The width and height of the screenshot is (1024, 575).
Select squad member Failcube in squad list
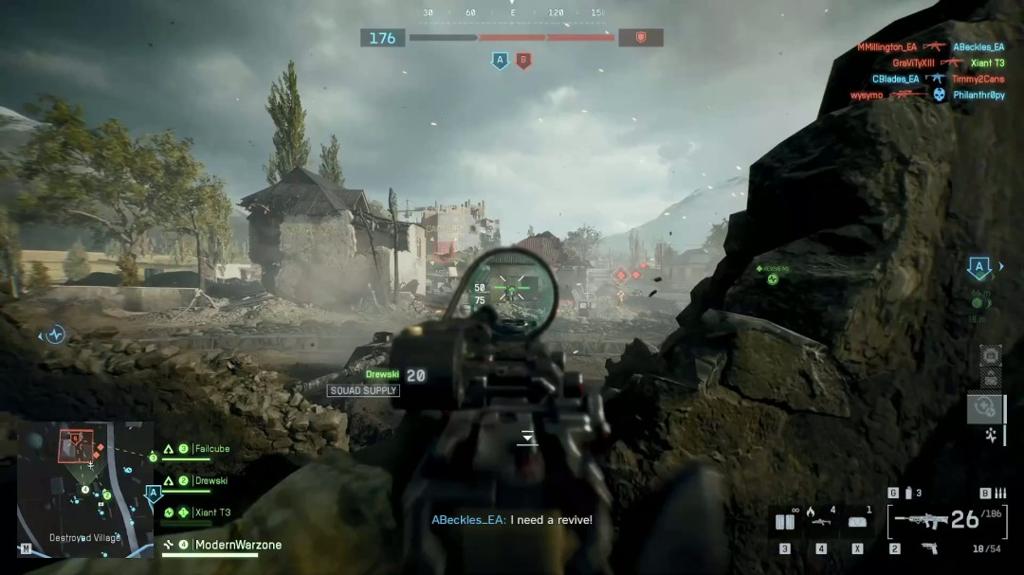point(211,449)
